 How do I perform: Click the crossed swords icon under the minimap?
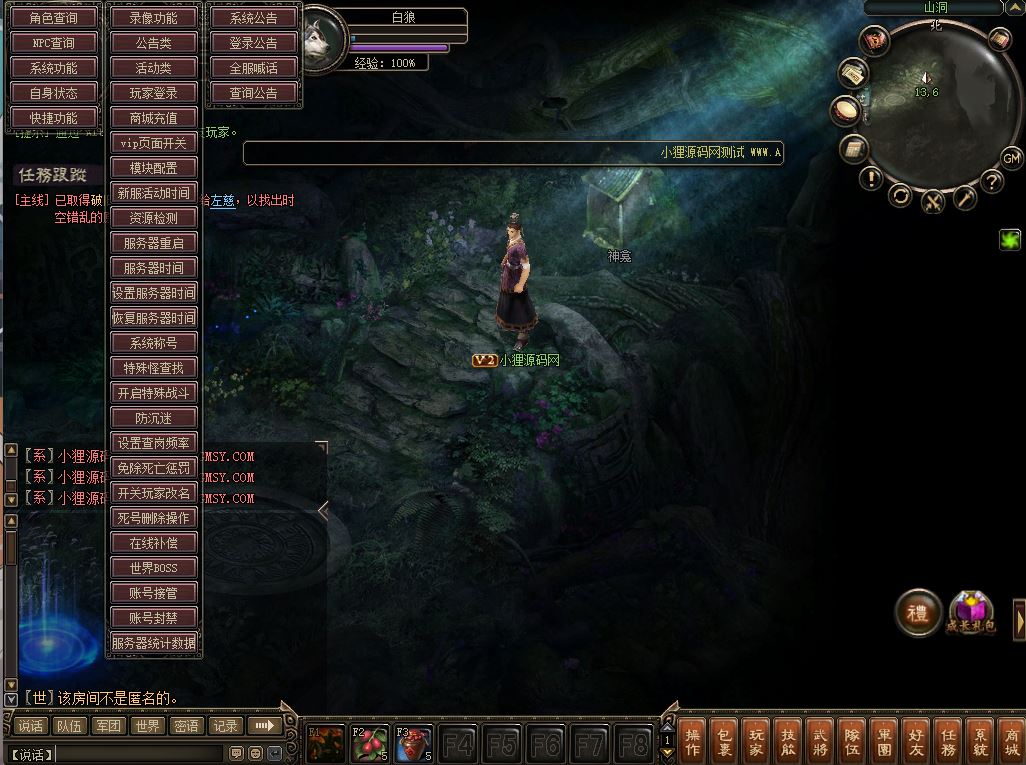[x=933, y=201]
